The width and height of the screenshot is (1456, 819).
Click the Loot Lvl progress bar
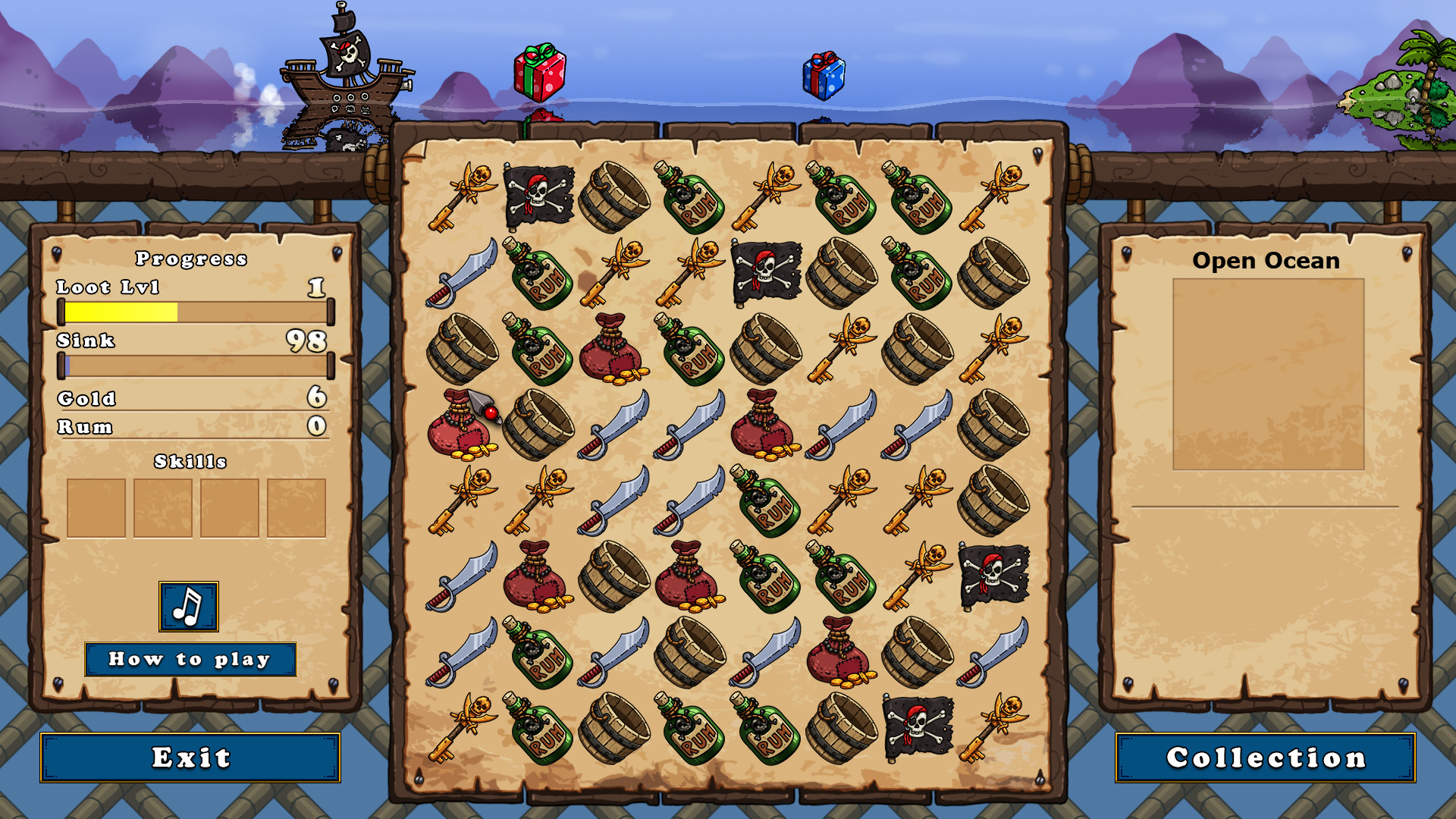pyautogui.click(x=194, y=310)
